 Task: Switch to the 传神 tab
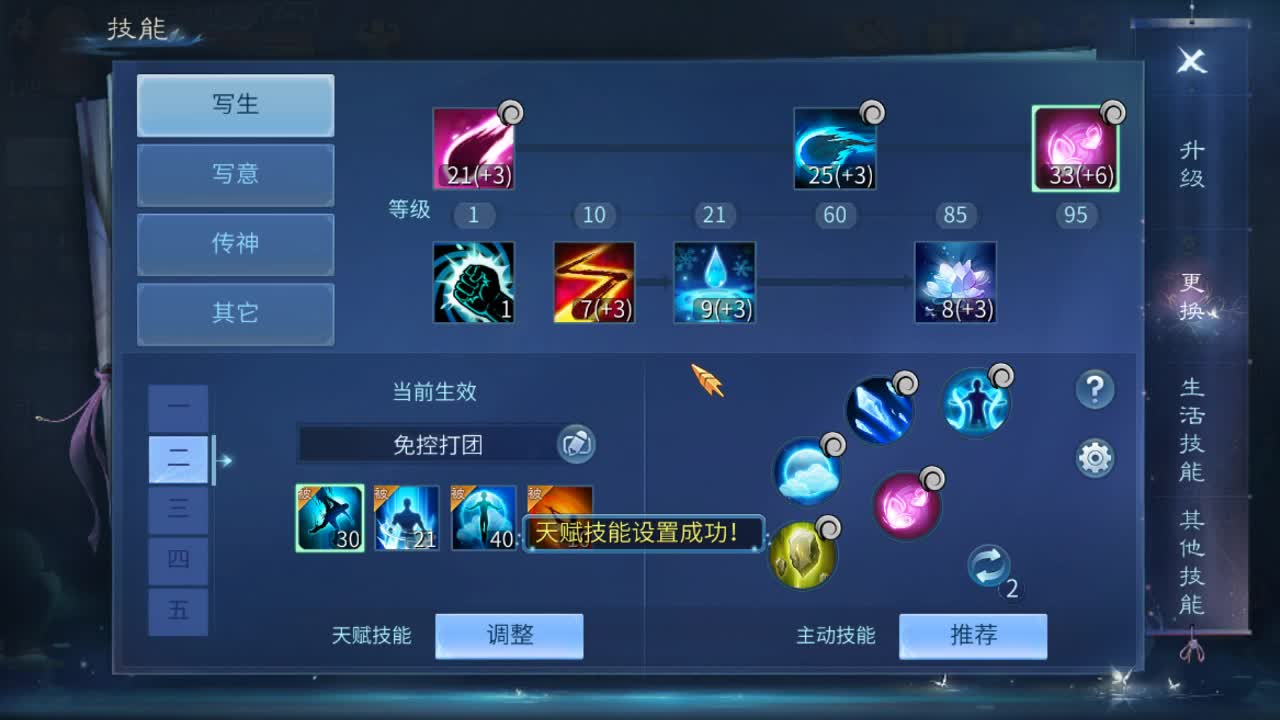[235, 245]
